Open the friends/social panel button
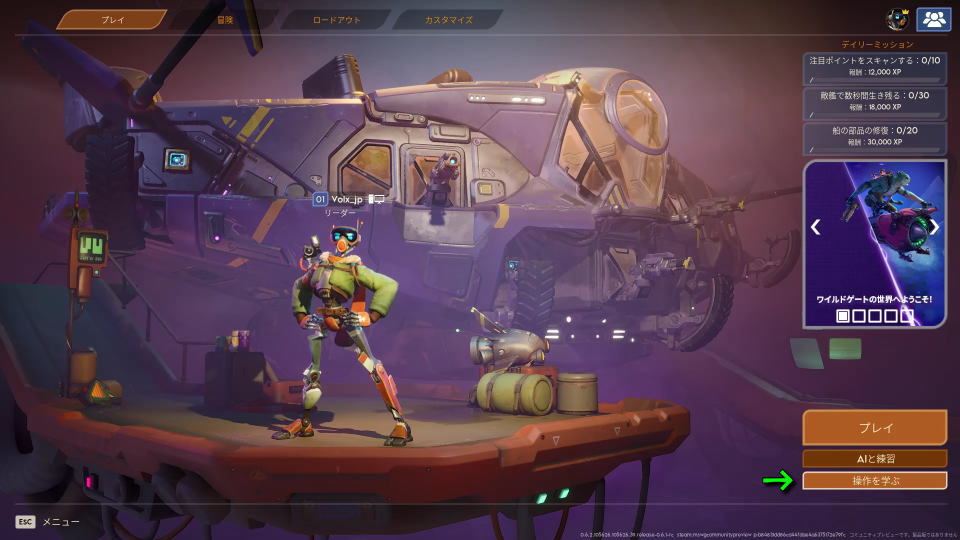The width and height of the screenshot is (960, 540). [933, 19]
